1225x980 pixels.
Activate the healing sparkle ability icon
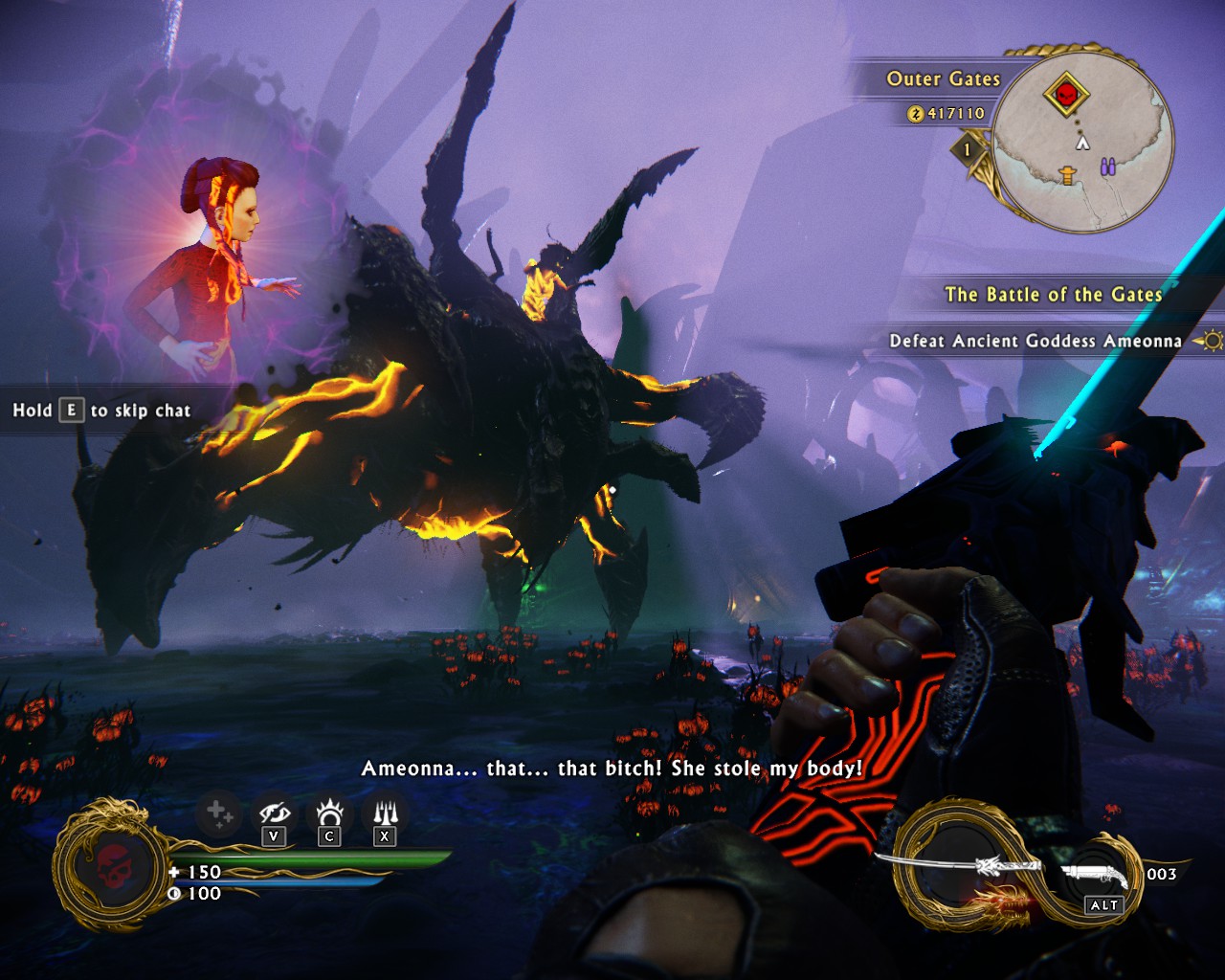tap(218, 815)
